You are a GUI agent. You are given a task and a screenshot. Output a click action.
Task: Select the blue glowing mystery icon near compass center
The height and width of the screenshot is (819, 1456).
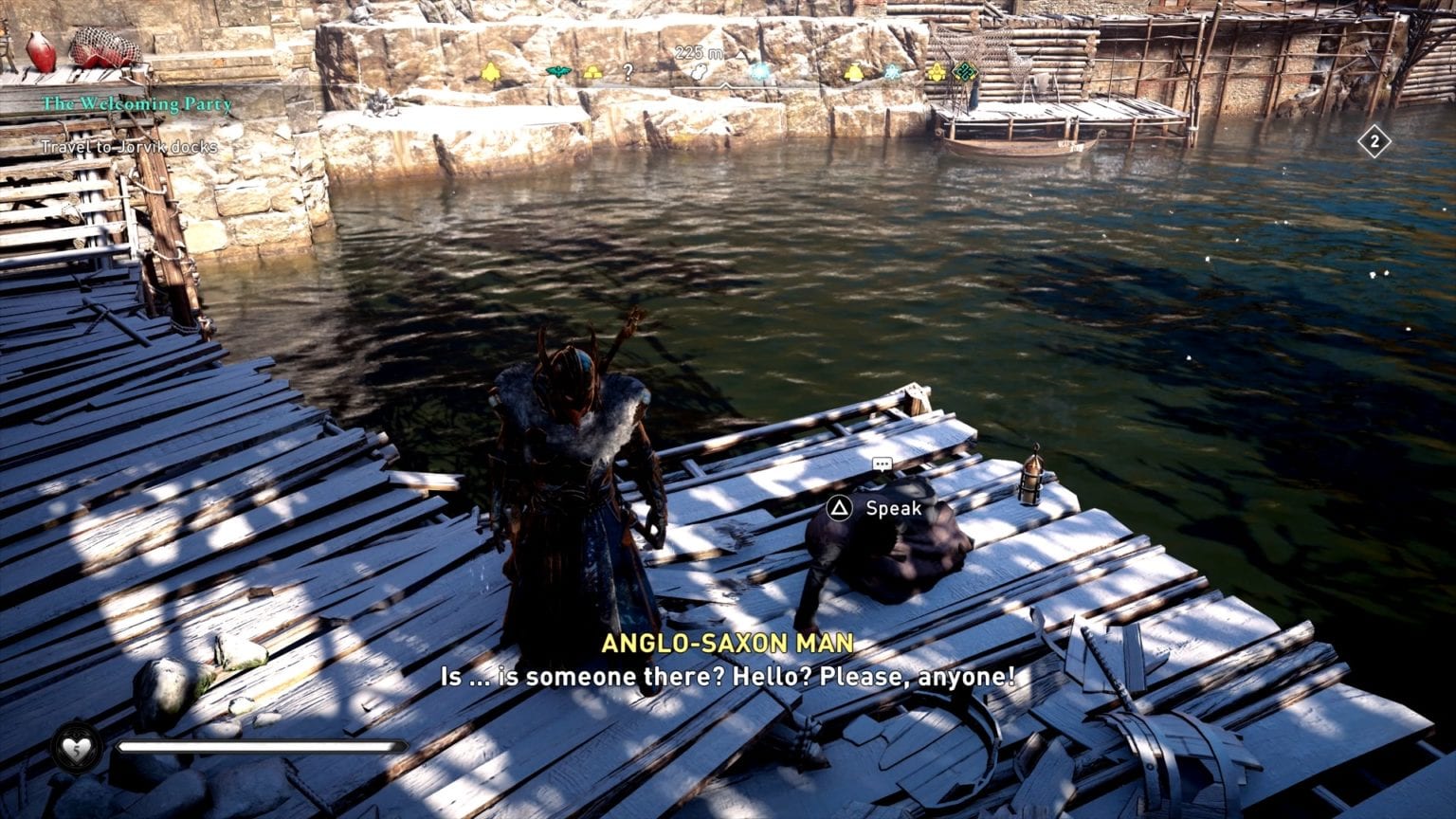coord(759,71)
